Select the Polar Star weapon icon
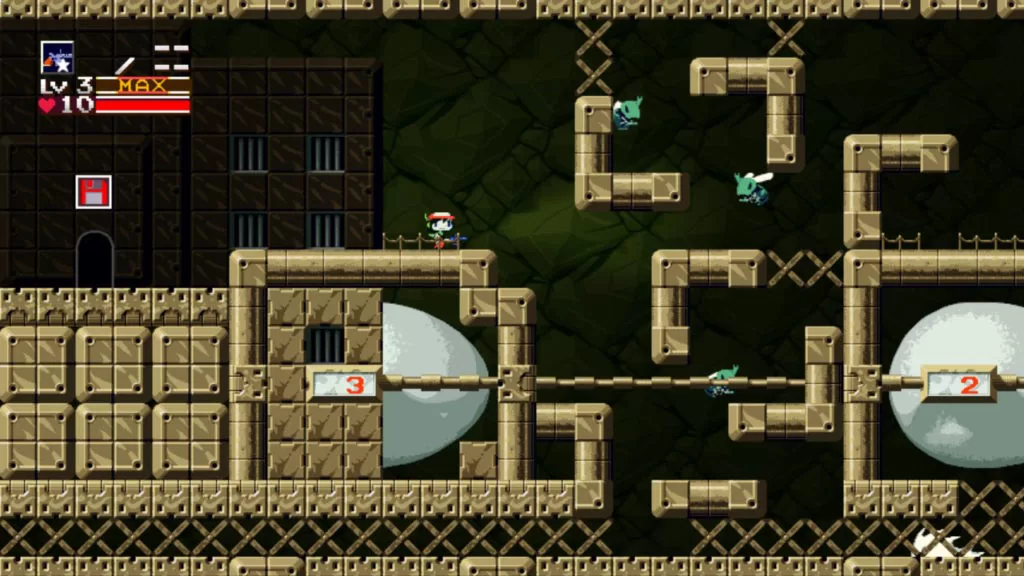 (56, 57)
